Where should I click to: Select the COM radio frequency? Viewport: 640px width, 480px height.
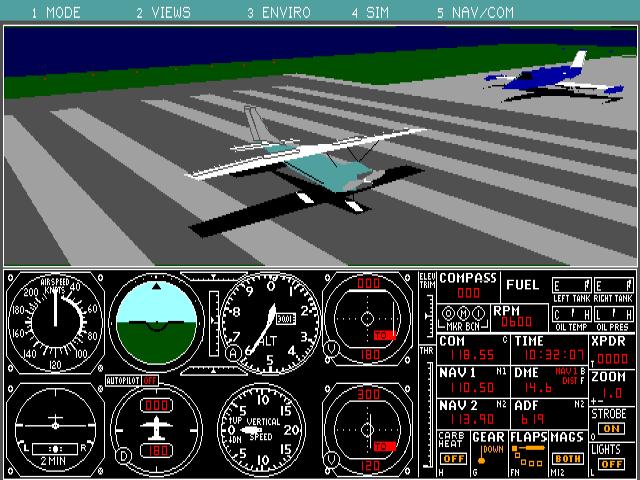[470, 355]
